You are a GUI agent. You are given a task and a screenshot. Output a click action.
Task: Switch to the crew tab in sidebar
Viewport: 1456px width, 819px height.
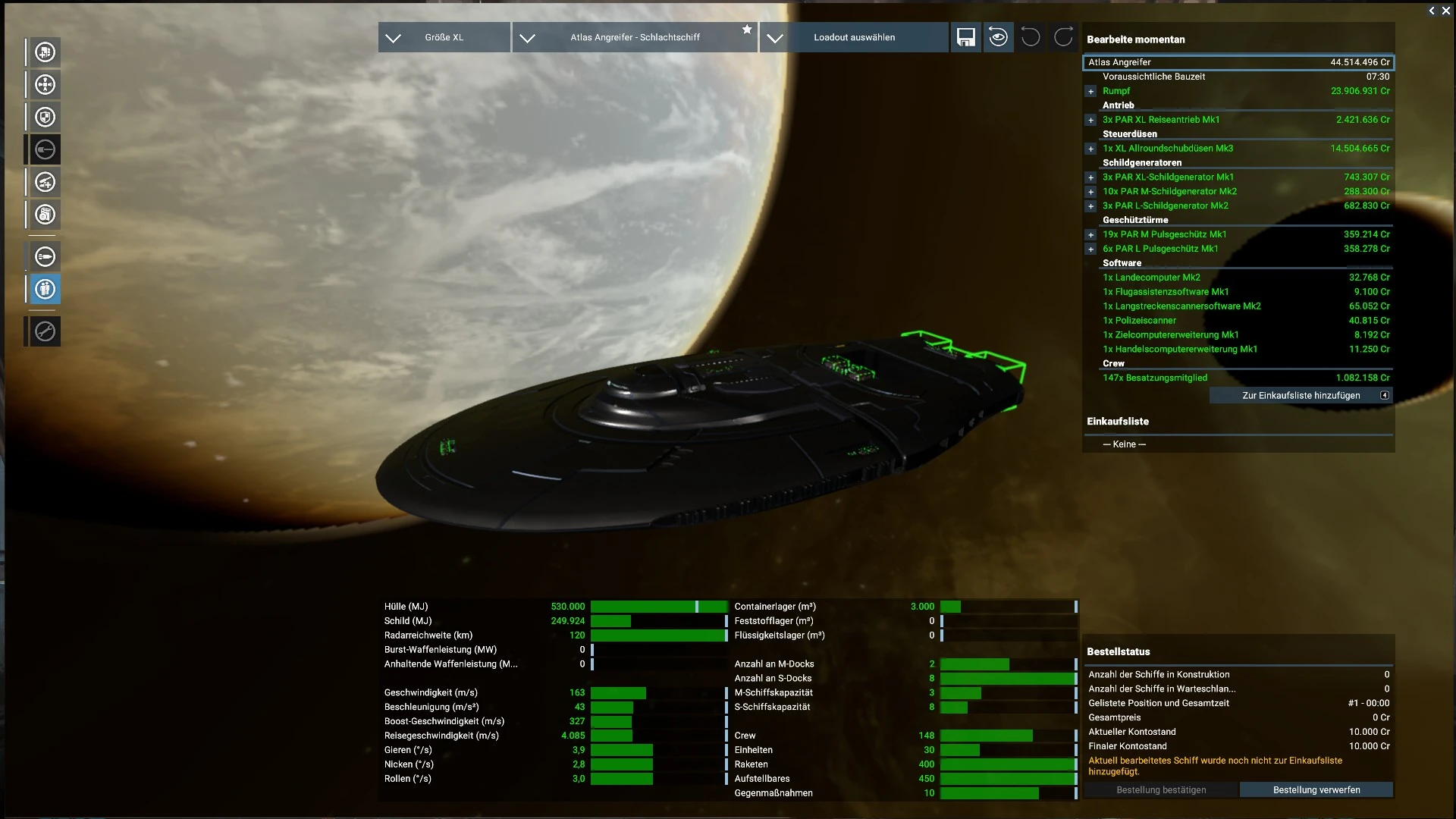click(45, 288)
